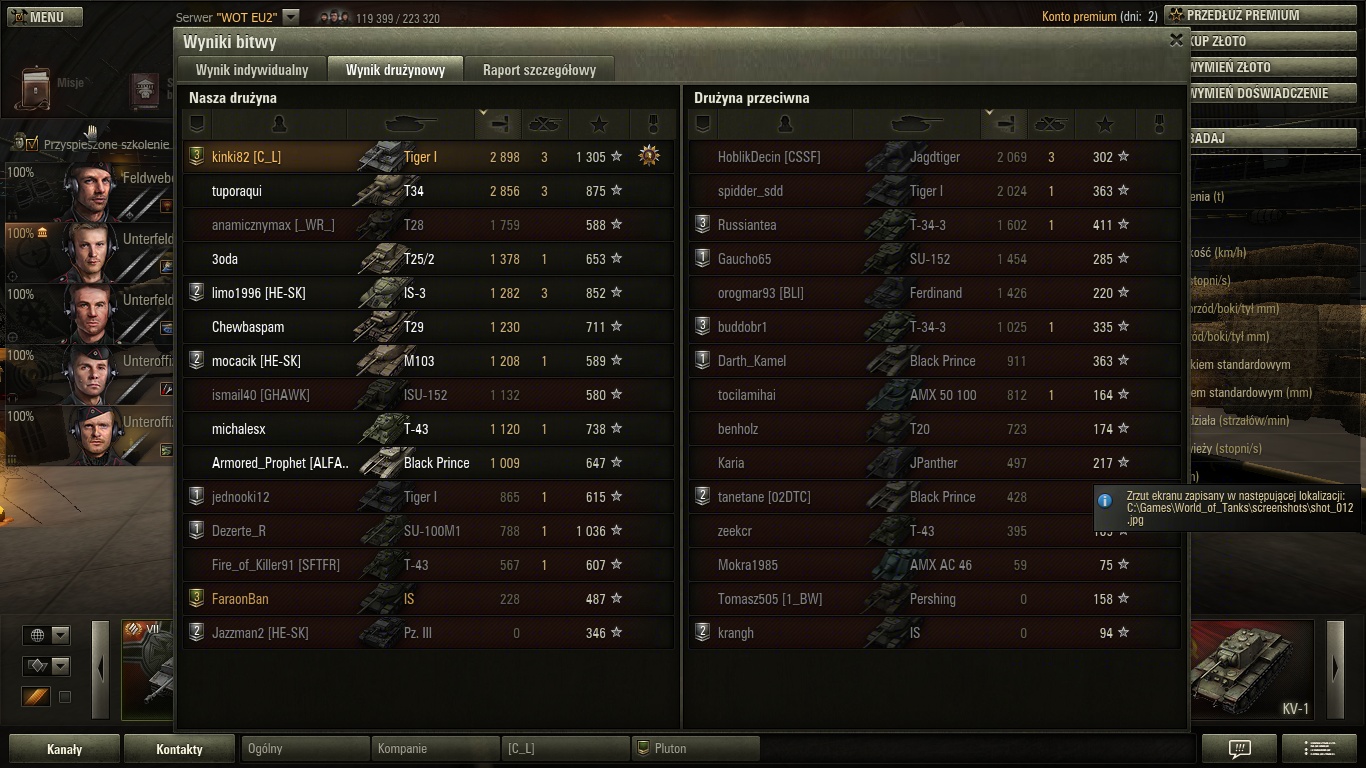Image resolution: width=1366 pixels, height=768 pixels.
Task: Select the Wynik drużynowy tab
Action: click(395, 70)
